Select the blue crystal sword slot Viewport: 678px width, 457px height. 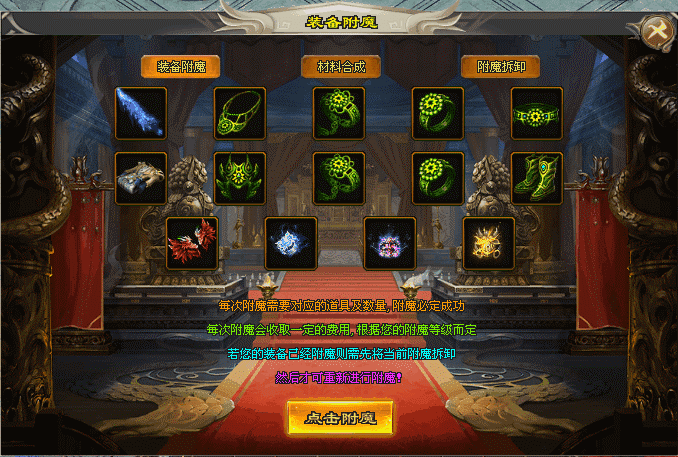pyautogui.click(x=141, y=113)
